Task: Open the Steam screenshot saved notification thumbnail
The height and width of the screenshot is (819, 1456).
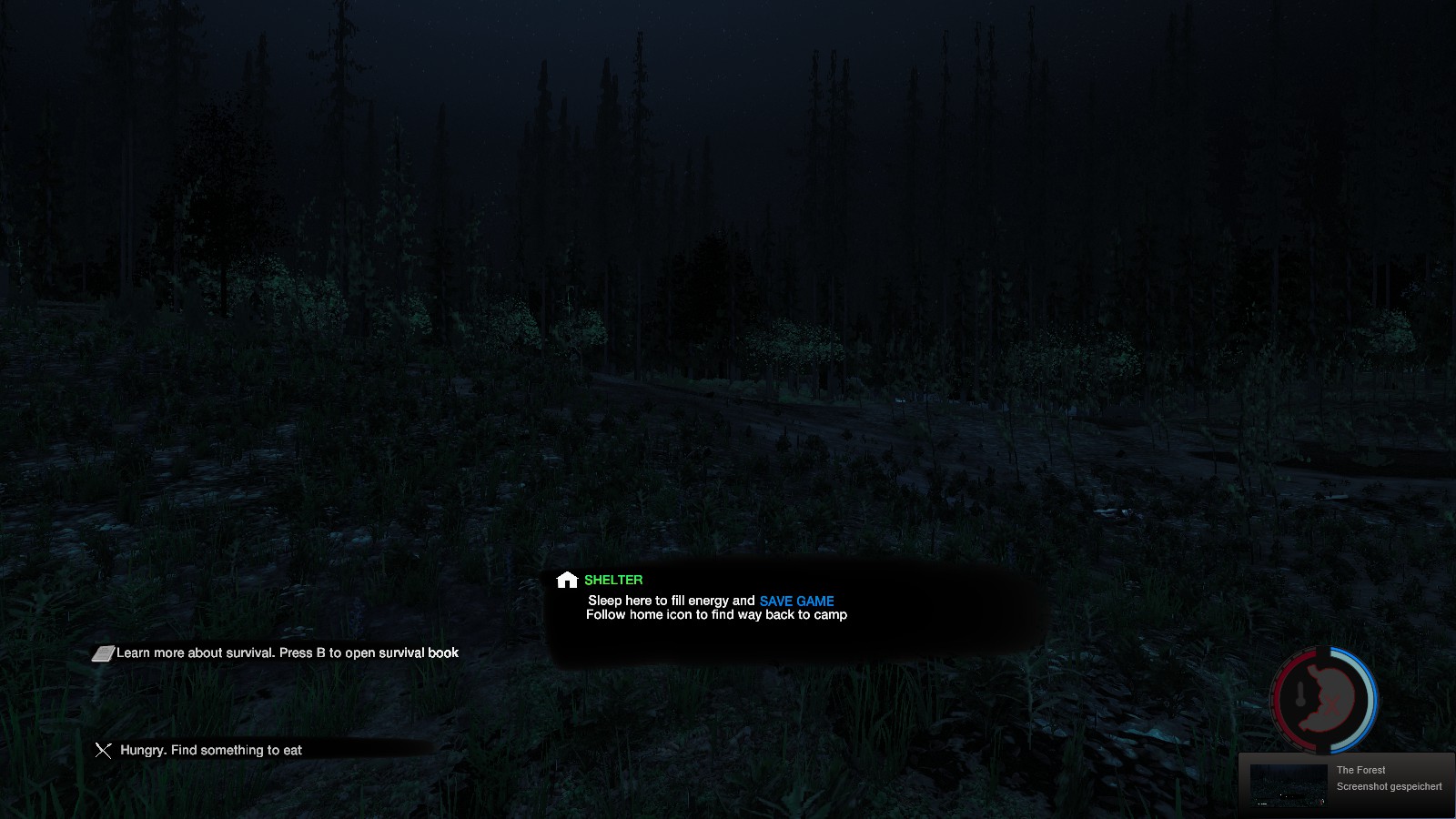Action: click(x=1288, y=784)
